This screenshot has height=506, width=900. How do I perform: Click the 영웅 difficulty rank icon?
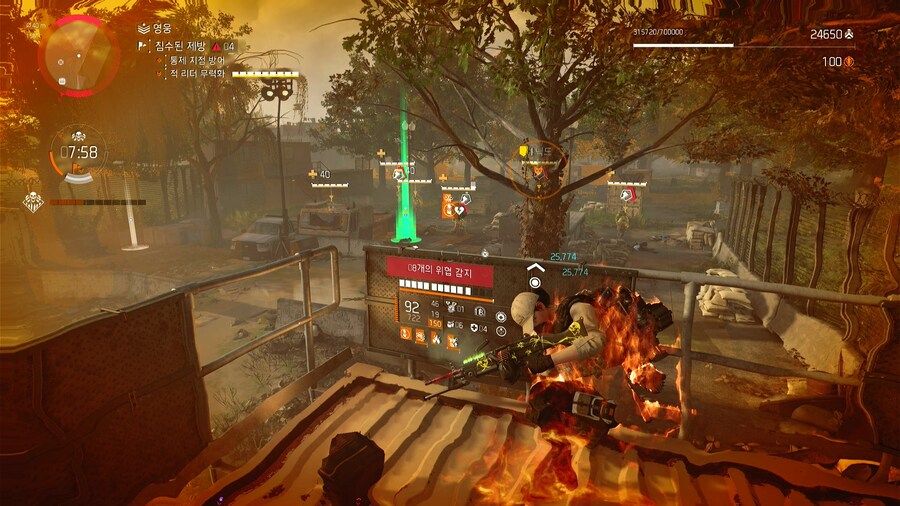click(x=143, y=30)
